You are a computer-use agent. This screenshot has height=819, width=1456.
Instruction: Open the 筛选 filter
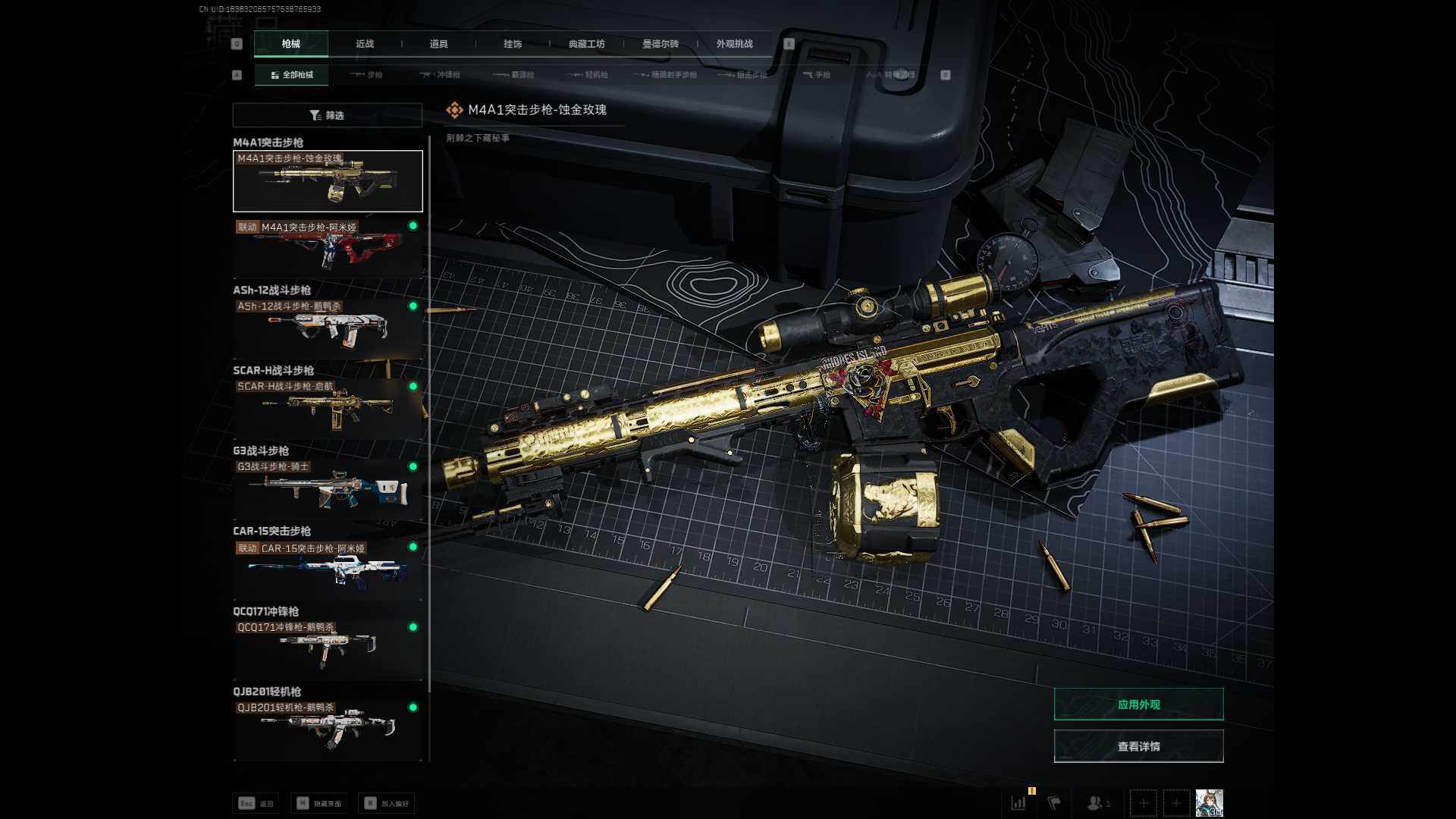click(327, 115)
